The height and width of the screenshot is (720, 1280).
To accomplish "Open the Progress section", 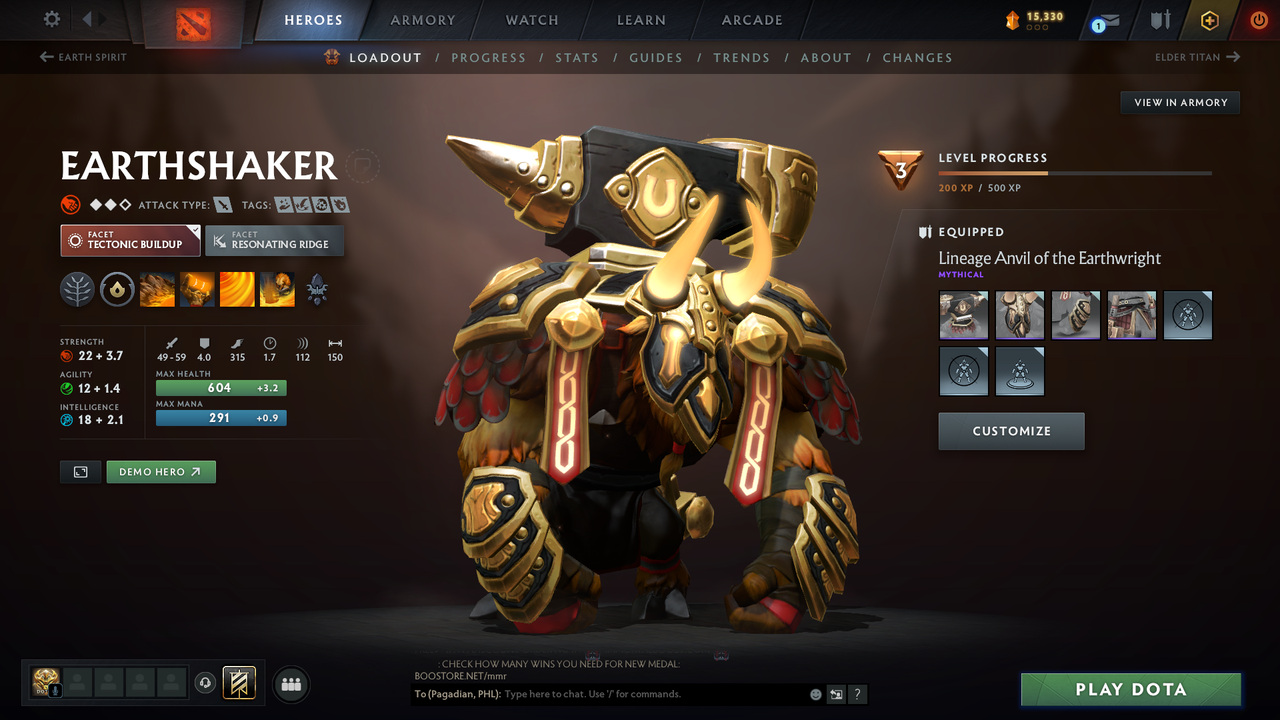I will coord(488,58).
